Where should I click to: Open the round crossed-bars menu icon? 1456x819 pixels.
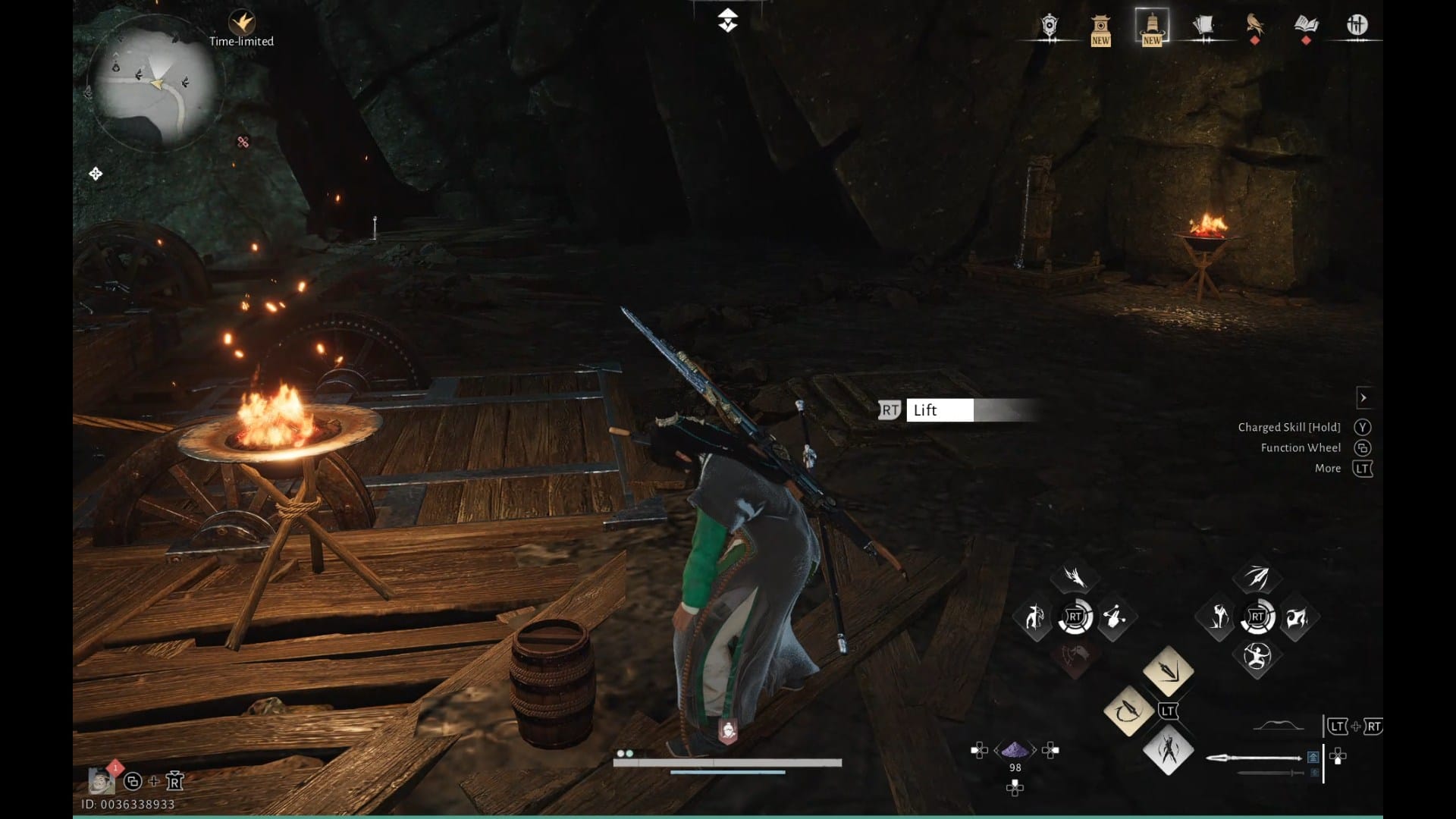[x=1357, y=26]
